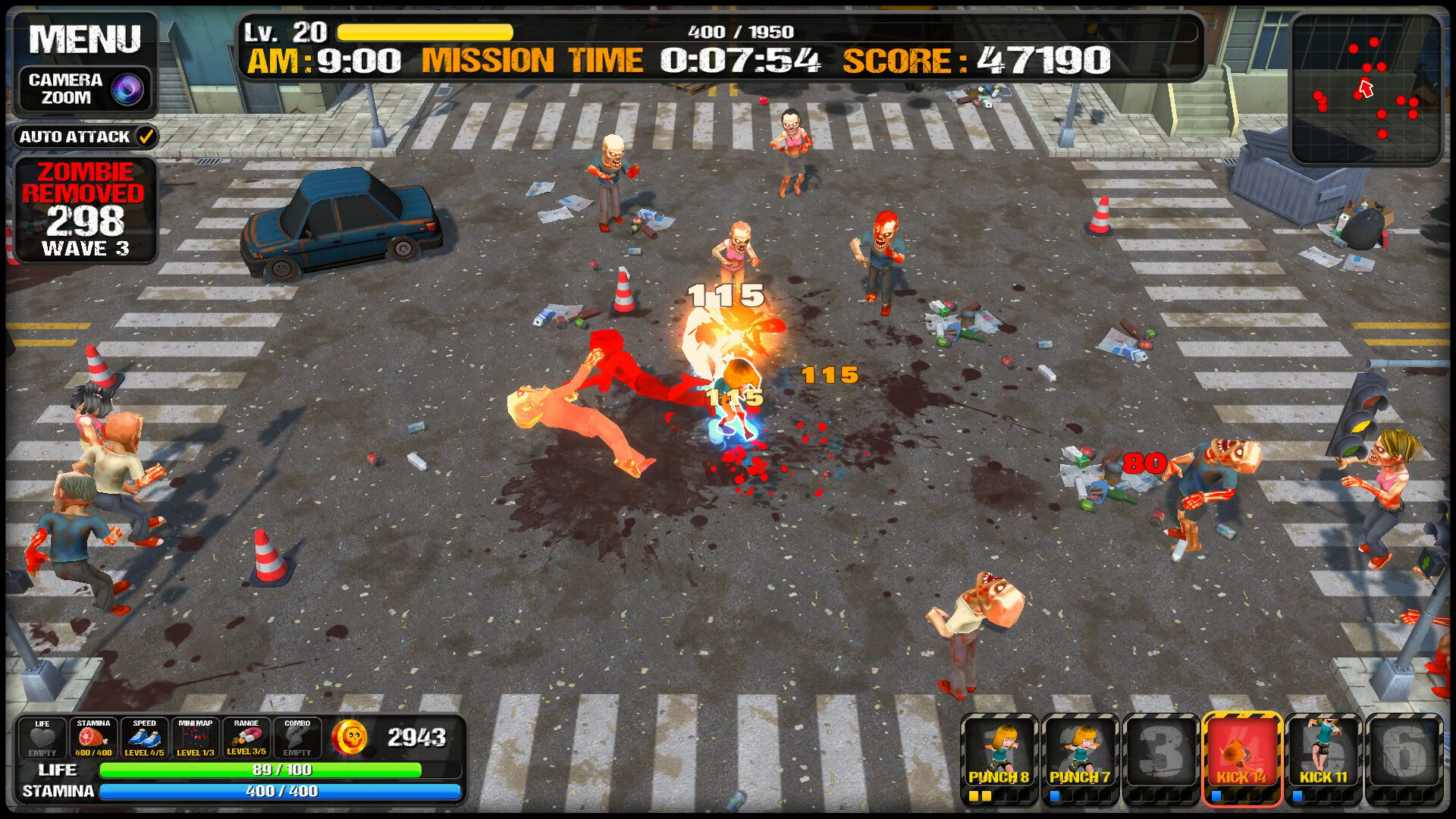Click the gold skull coin icon

[351, 736]
